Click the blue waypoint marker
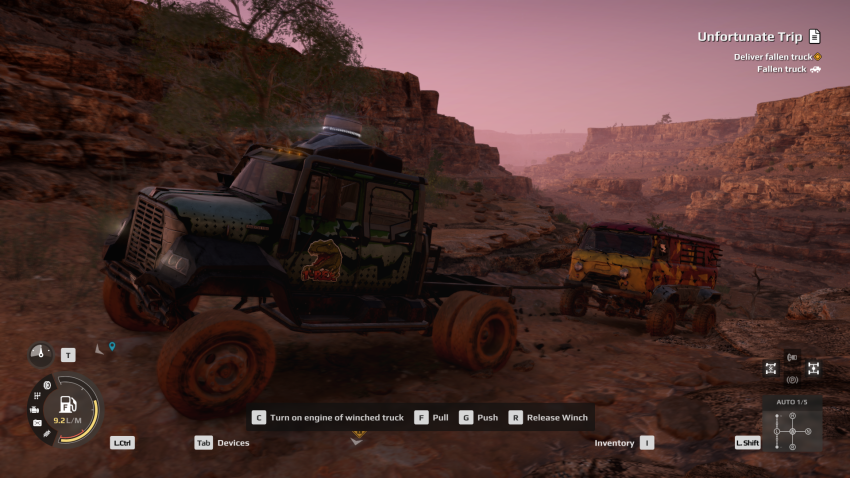 (x=112, y=347)
